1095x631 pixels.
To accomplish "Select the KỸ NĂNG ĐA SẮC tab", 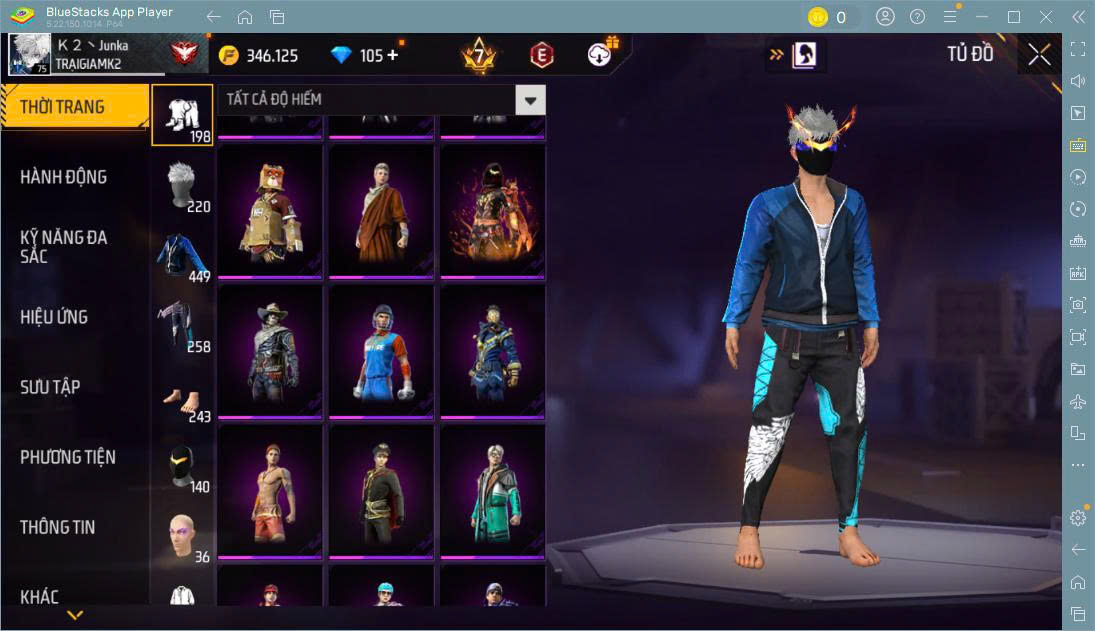I will 63,247.
